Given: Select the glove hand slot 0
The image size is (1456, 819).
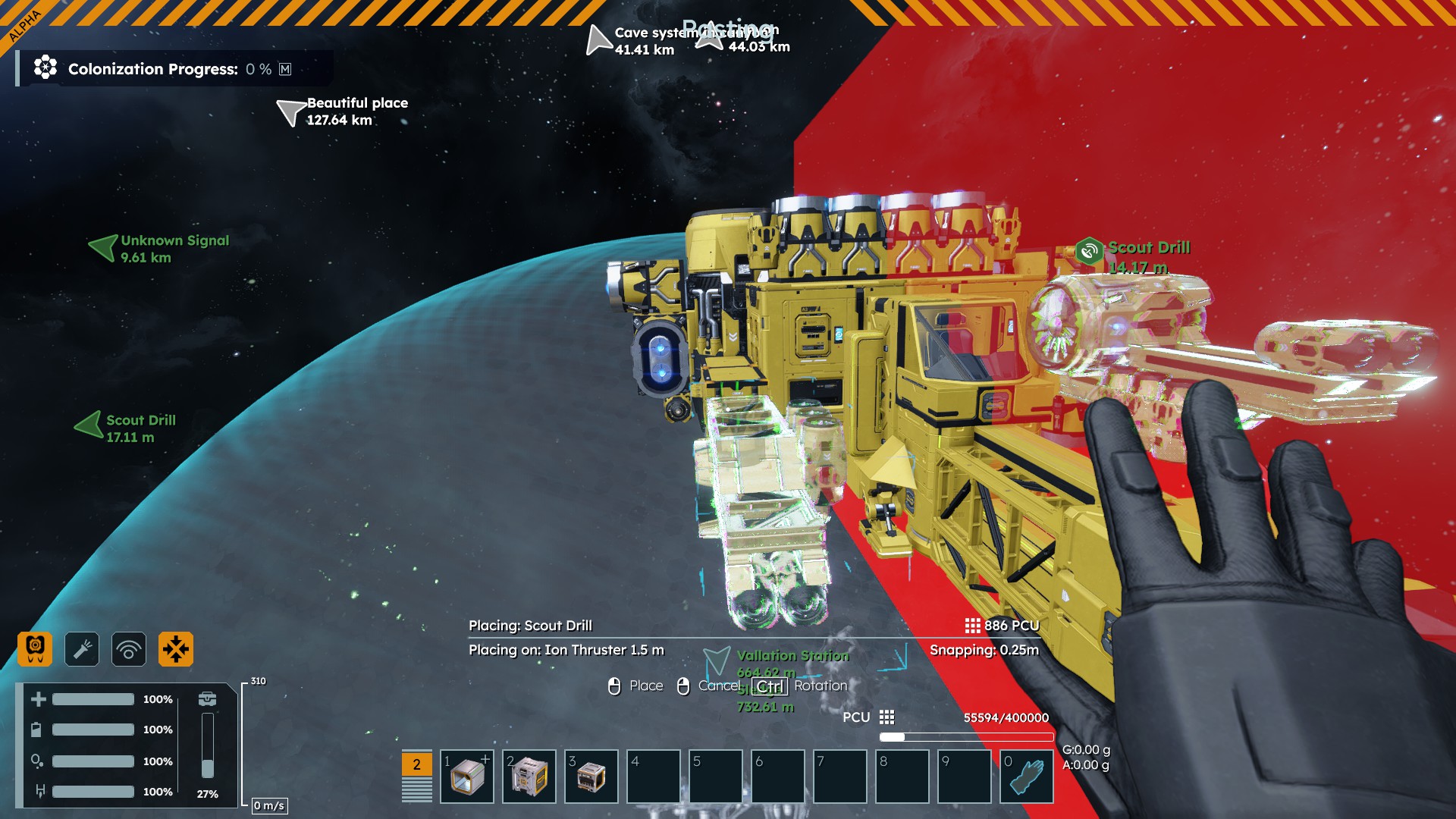Looking at the screenshot, I should [x=1027, y=777].
